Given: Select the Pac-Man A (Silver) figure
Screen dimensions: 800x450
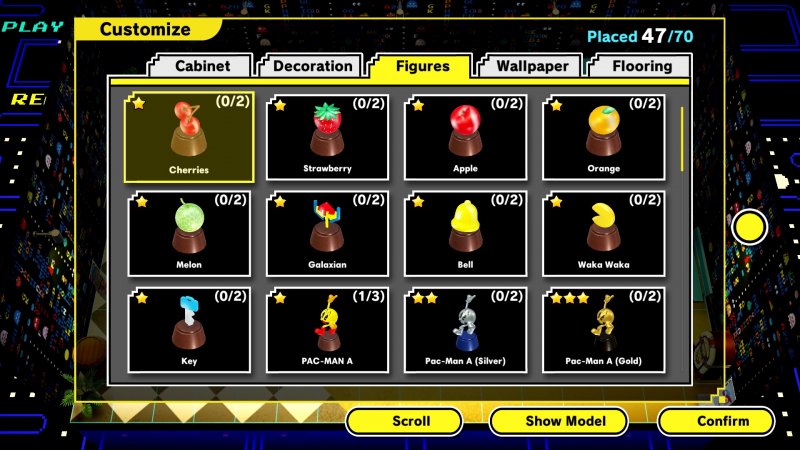Looking at the screenshot, I should (465, 330).
